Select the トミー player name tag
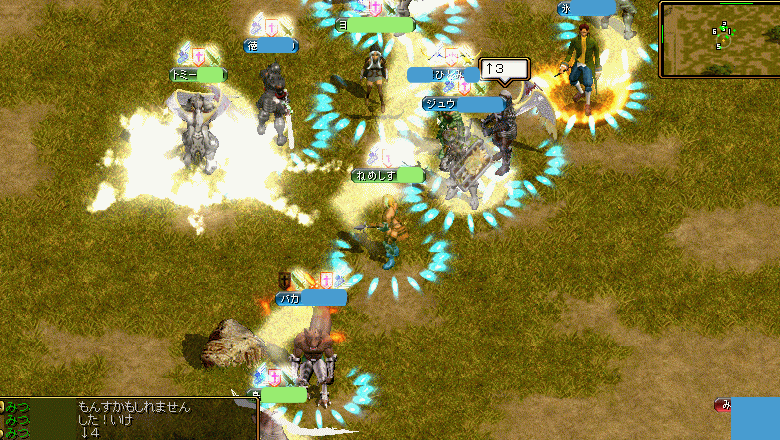 [x=198, y=75]
